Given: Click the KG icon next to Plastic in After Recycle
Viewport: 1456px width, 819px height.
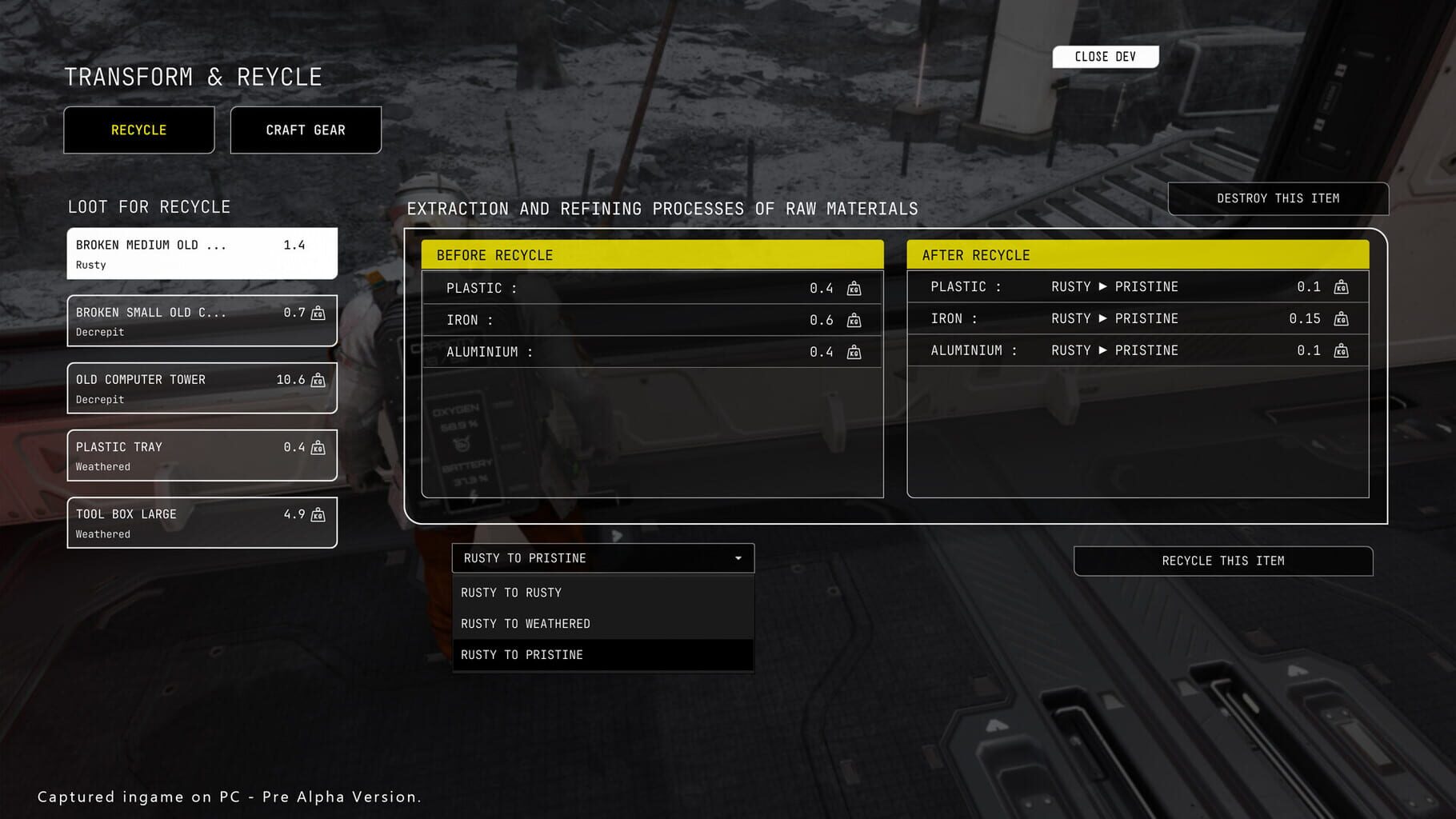Looking at the screenshot, I should [1342, 287].
